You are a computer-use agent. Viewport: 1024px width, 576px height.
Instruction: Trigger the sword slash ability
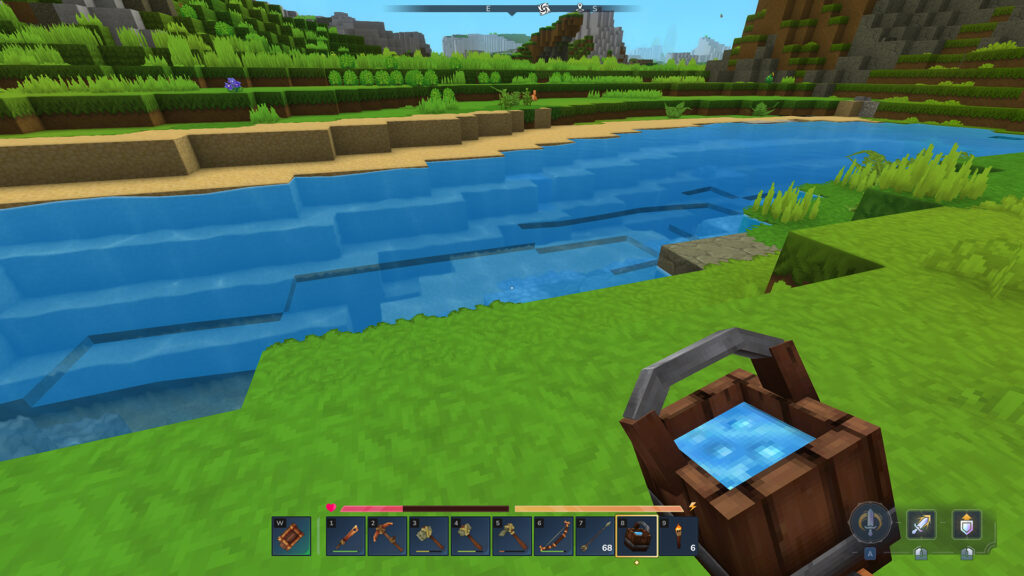[921, 524]
